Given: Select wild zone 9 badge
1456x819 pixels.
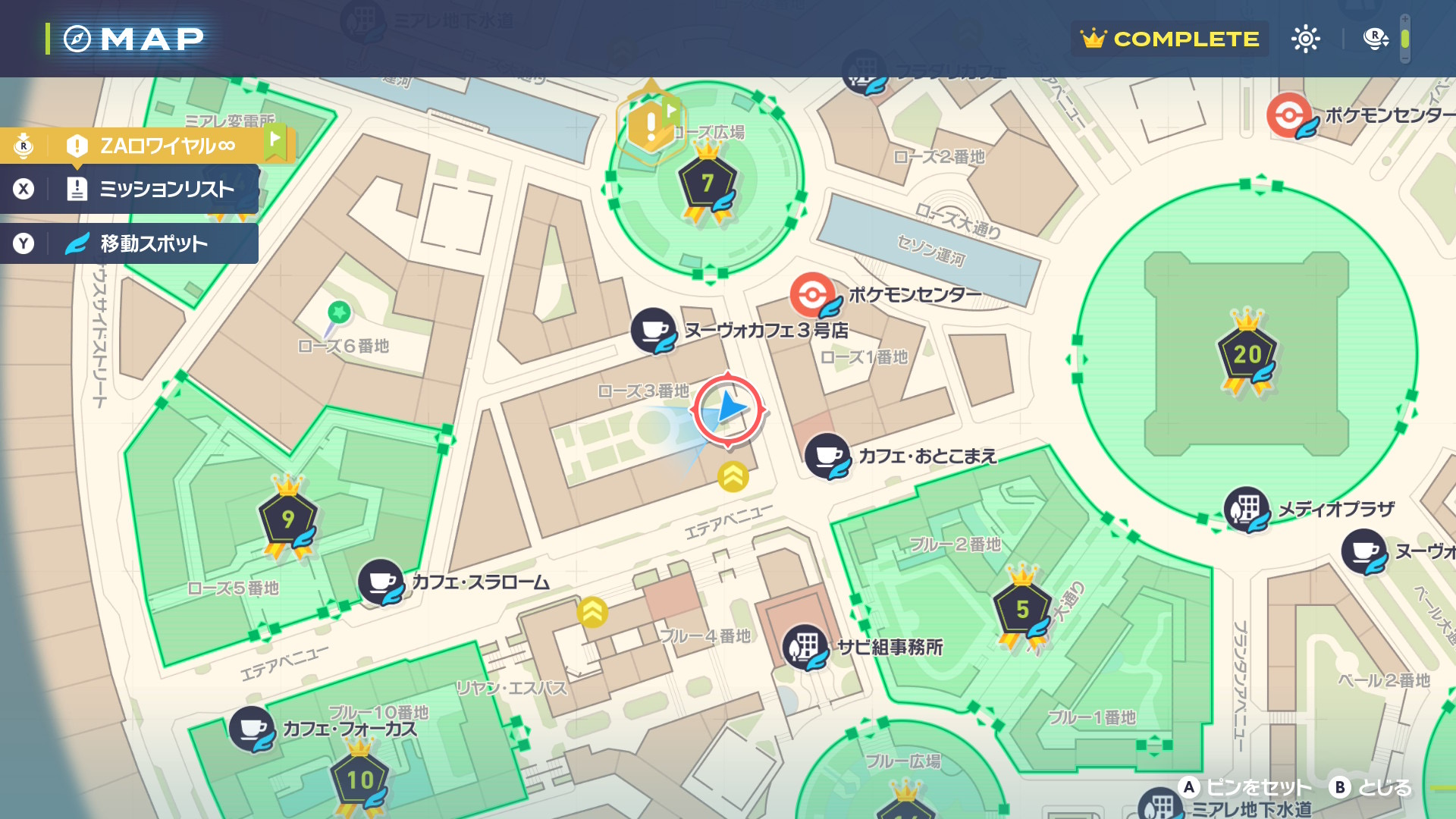Looking at the screenshot, I should (288, 519).
